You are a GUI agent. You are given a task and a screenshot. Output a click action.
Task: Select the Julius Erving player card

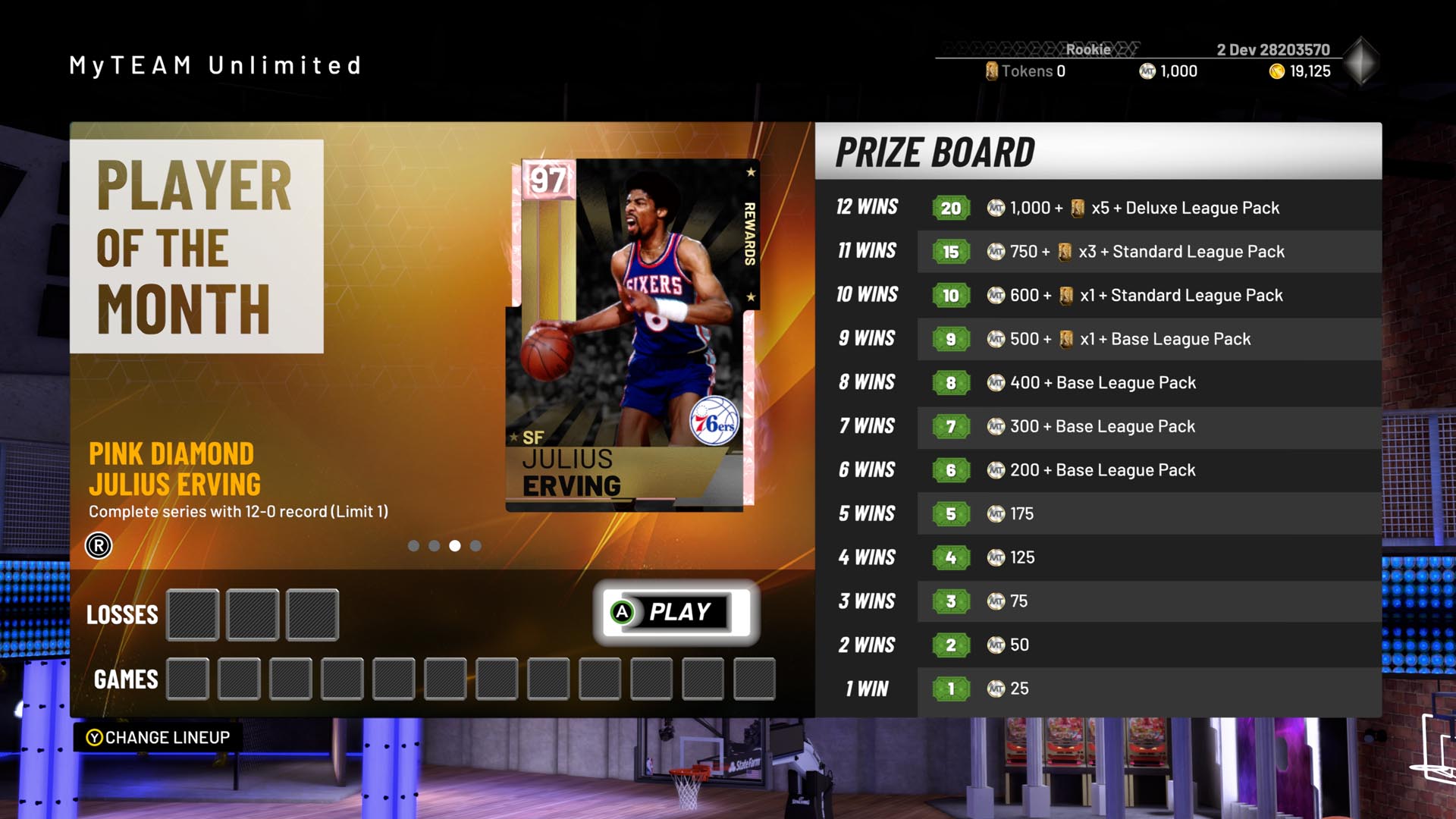635,334
